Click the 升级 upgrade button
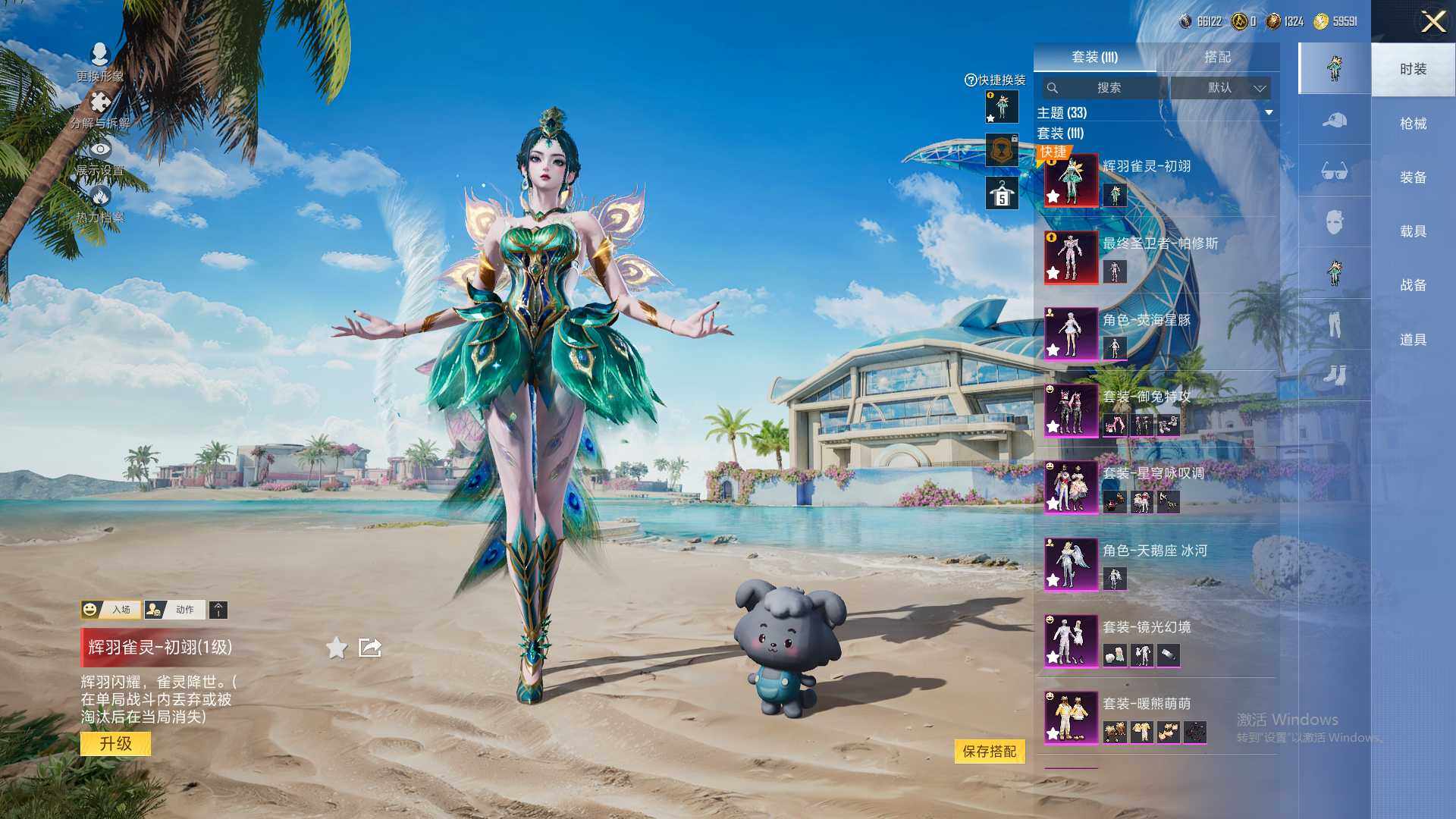This screenshot has width=1456, height=819. pos(115,744)
